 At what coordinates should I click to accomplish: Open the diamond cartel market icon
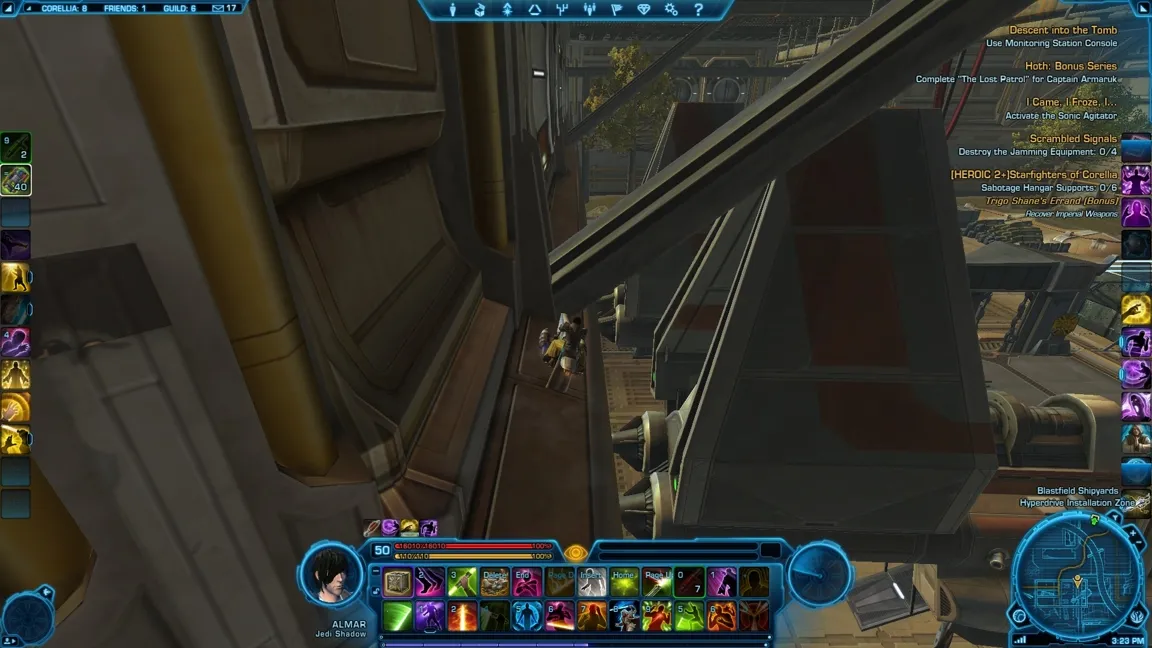click(x=643, y=10)
